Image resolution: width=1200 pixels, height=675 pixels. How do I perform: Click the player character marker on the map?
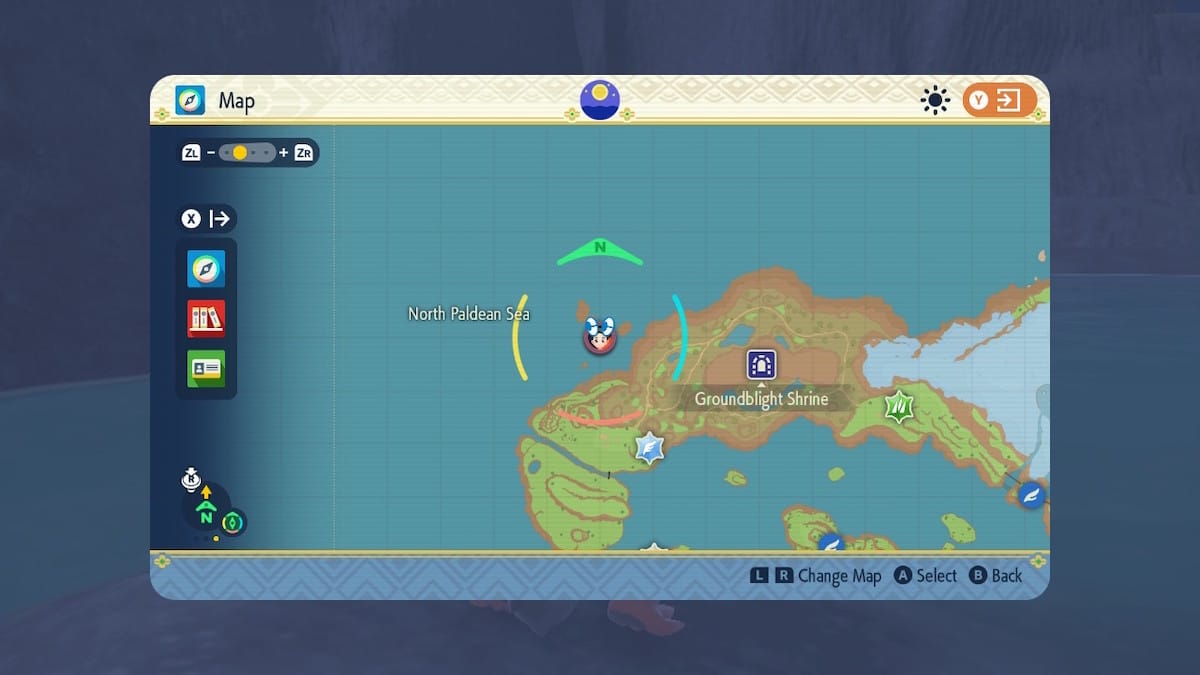point(599,337)
